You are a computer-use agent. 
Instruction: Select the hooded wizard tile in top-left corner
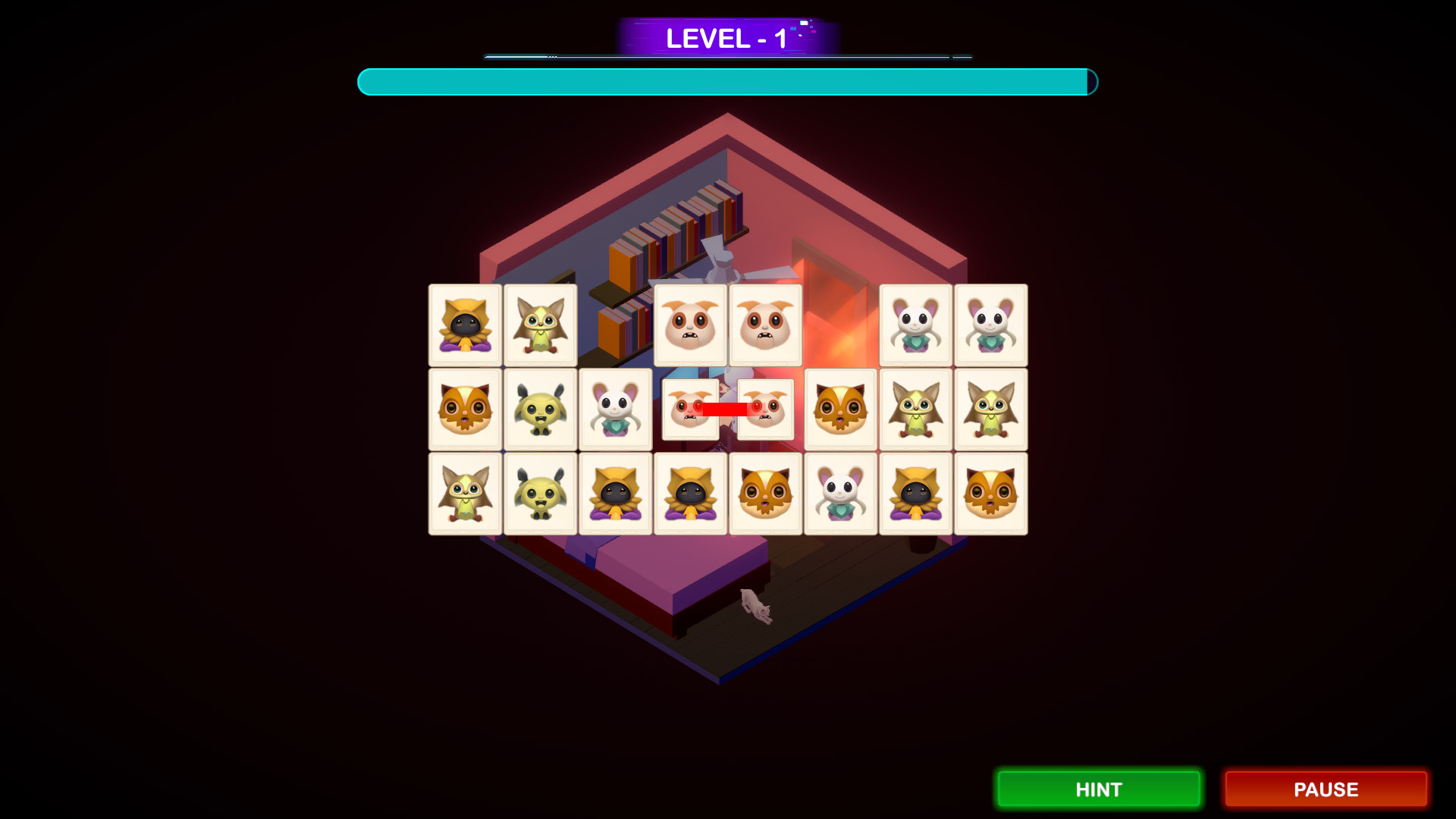(x=464, y=325)
